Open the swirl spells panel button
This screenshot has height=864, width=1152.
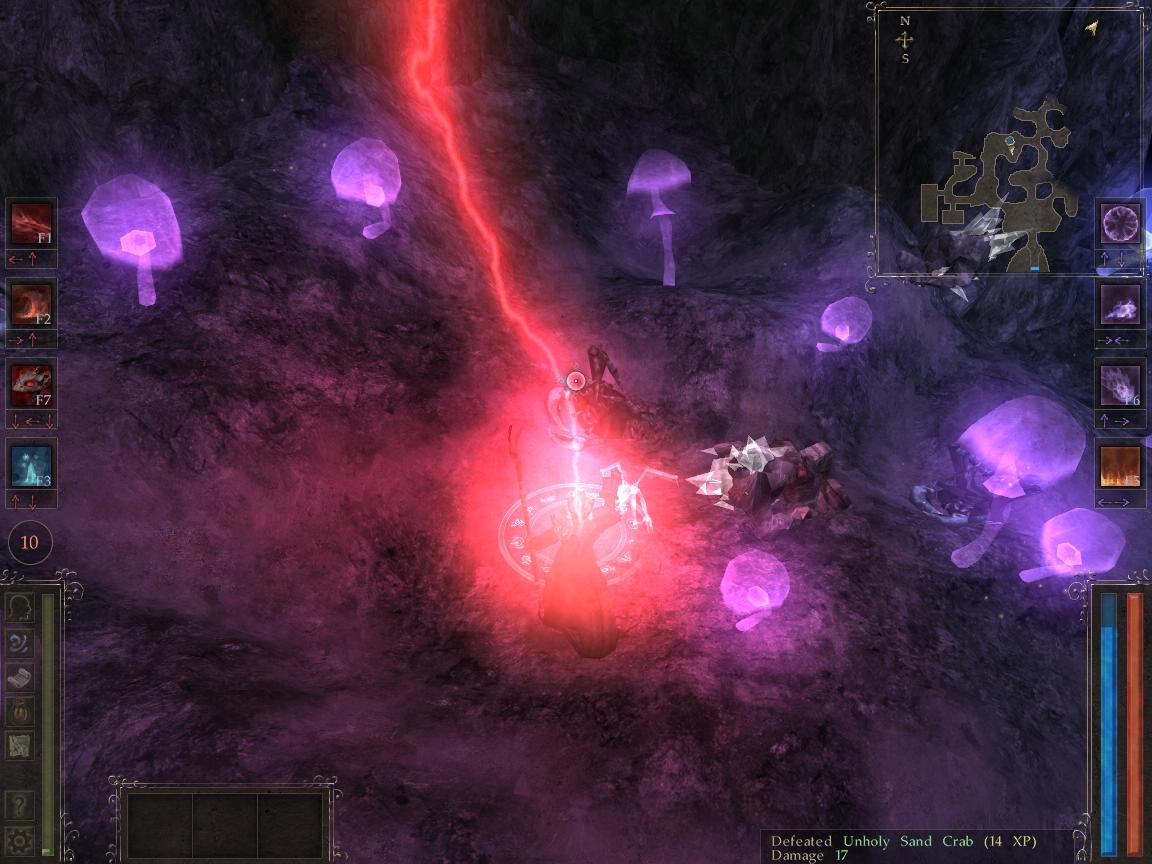coord(21,642)
